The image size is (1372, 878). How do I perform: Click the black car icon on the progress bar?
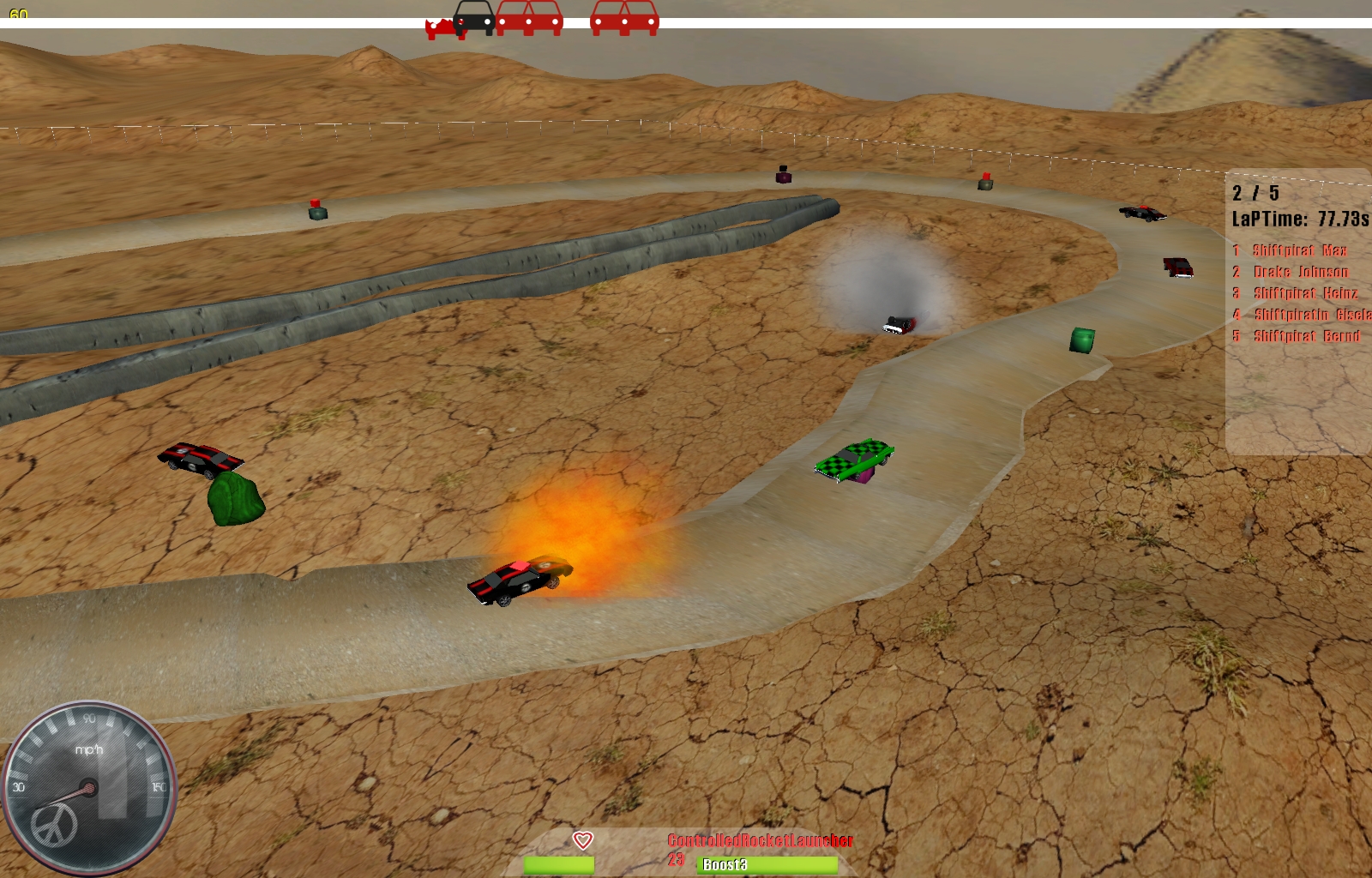click(474, 17)
